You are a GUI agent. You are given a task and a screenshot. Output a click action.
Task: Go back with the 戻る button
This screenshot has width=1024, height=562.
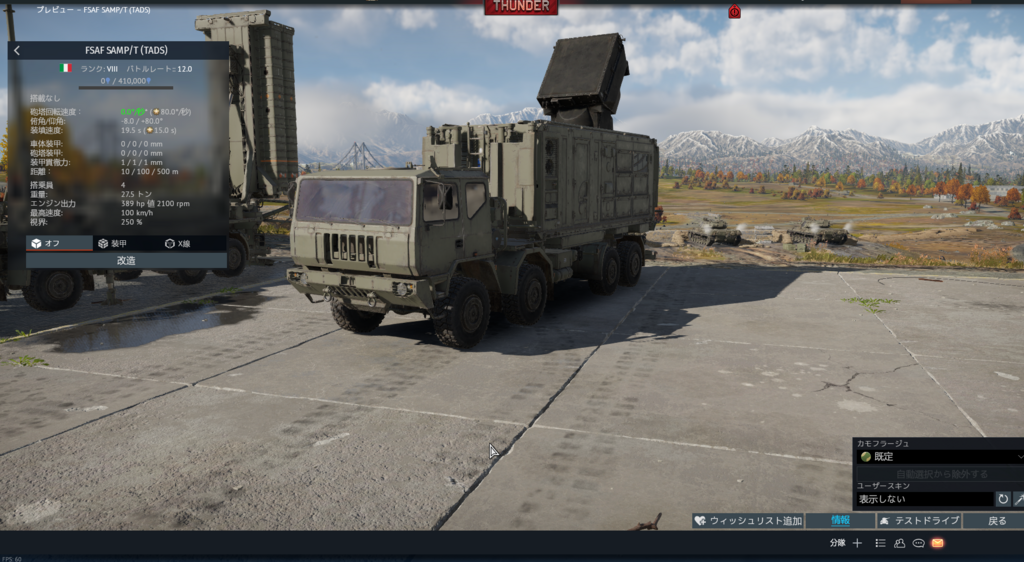pyautogui.click(x=996, y=520)
